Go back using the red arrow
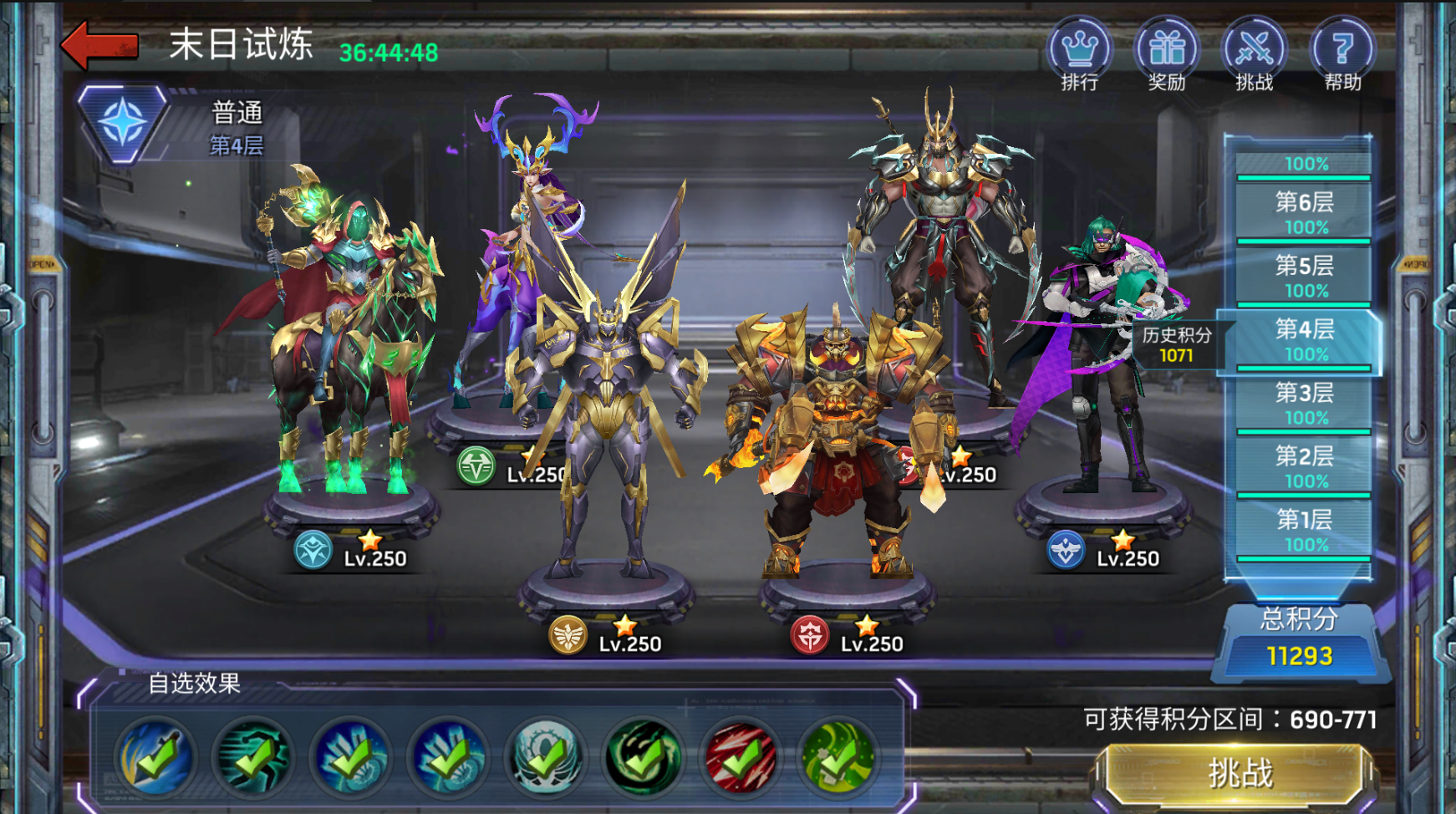This screenshot has height=814, width=1456. 100,45
